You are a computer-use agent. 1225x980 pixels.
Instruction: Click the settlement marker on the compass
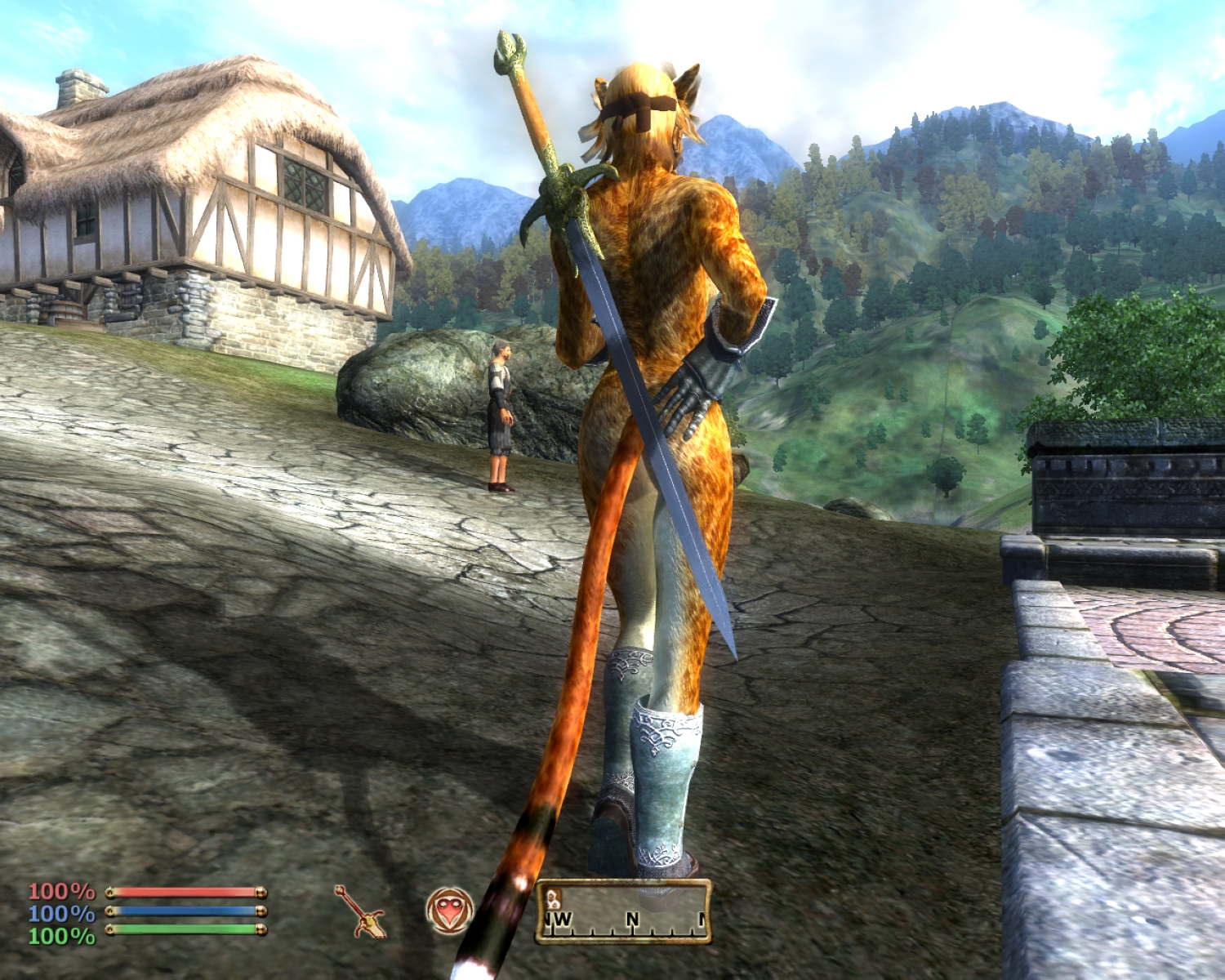click(x=553, y=898)
